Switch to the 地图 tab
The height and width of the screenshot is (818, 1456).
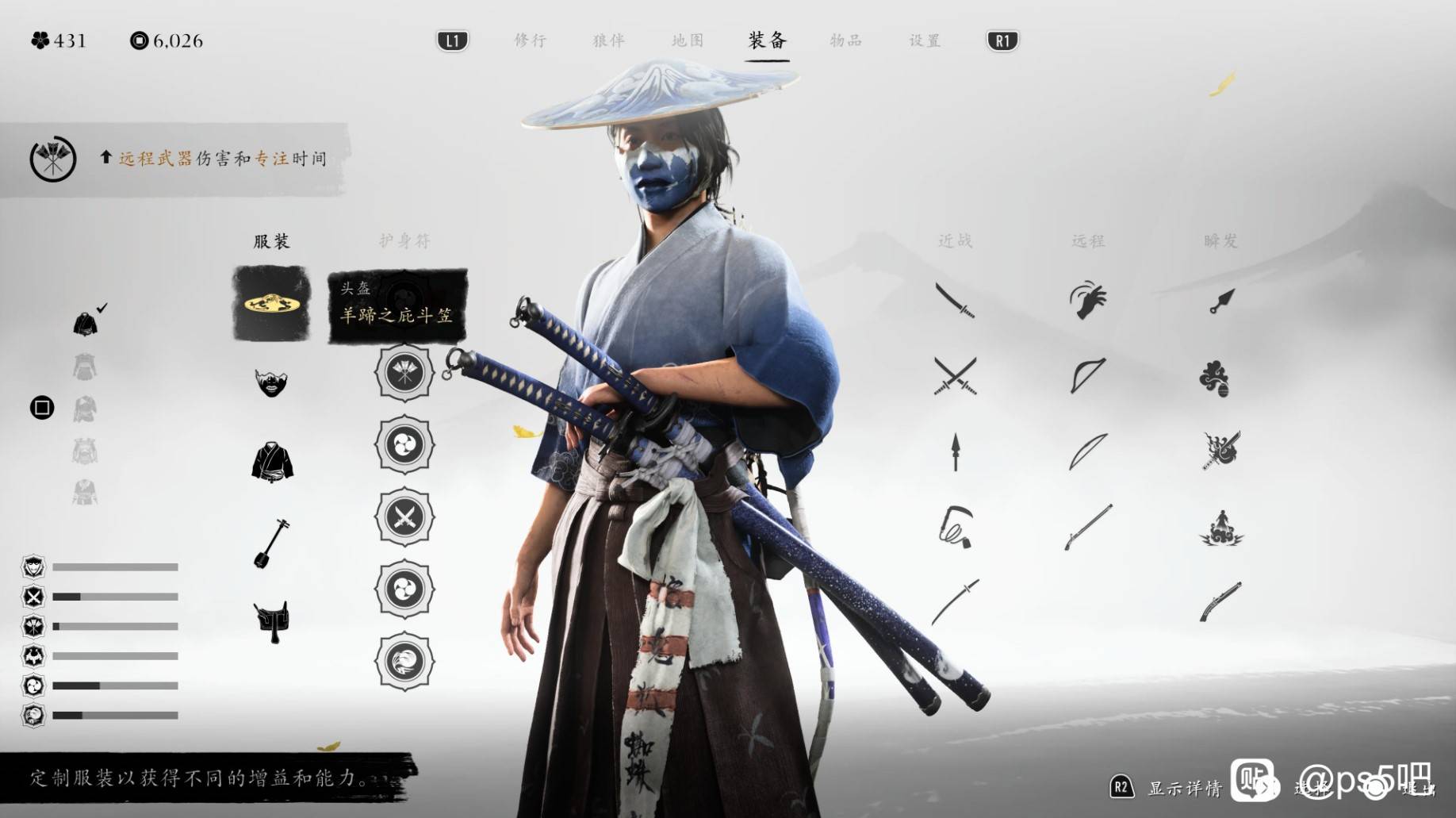687,40
